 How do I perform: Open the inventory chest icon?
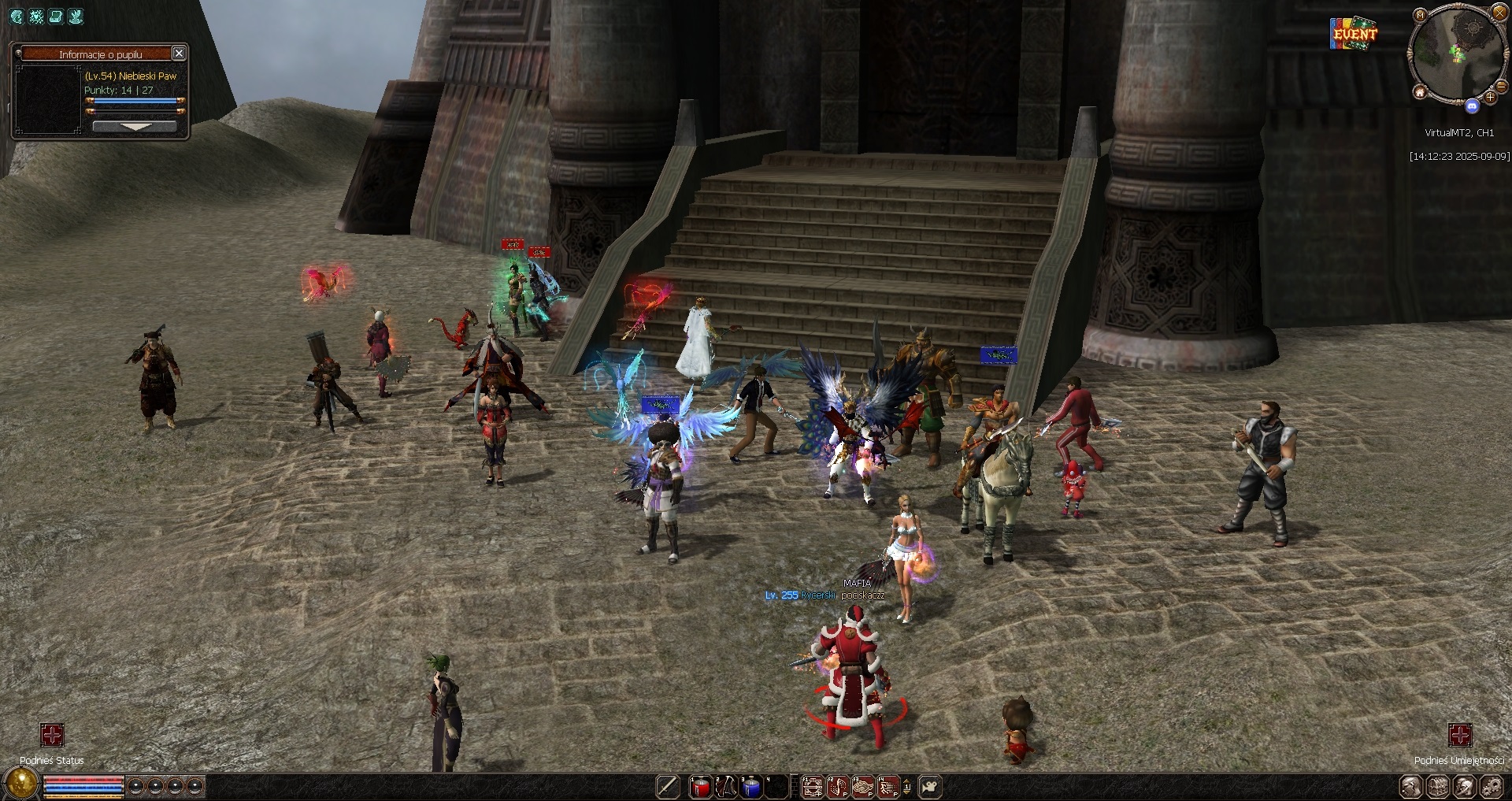coord(1438,787)
